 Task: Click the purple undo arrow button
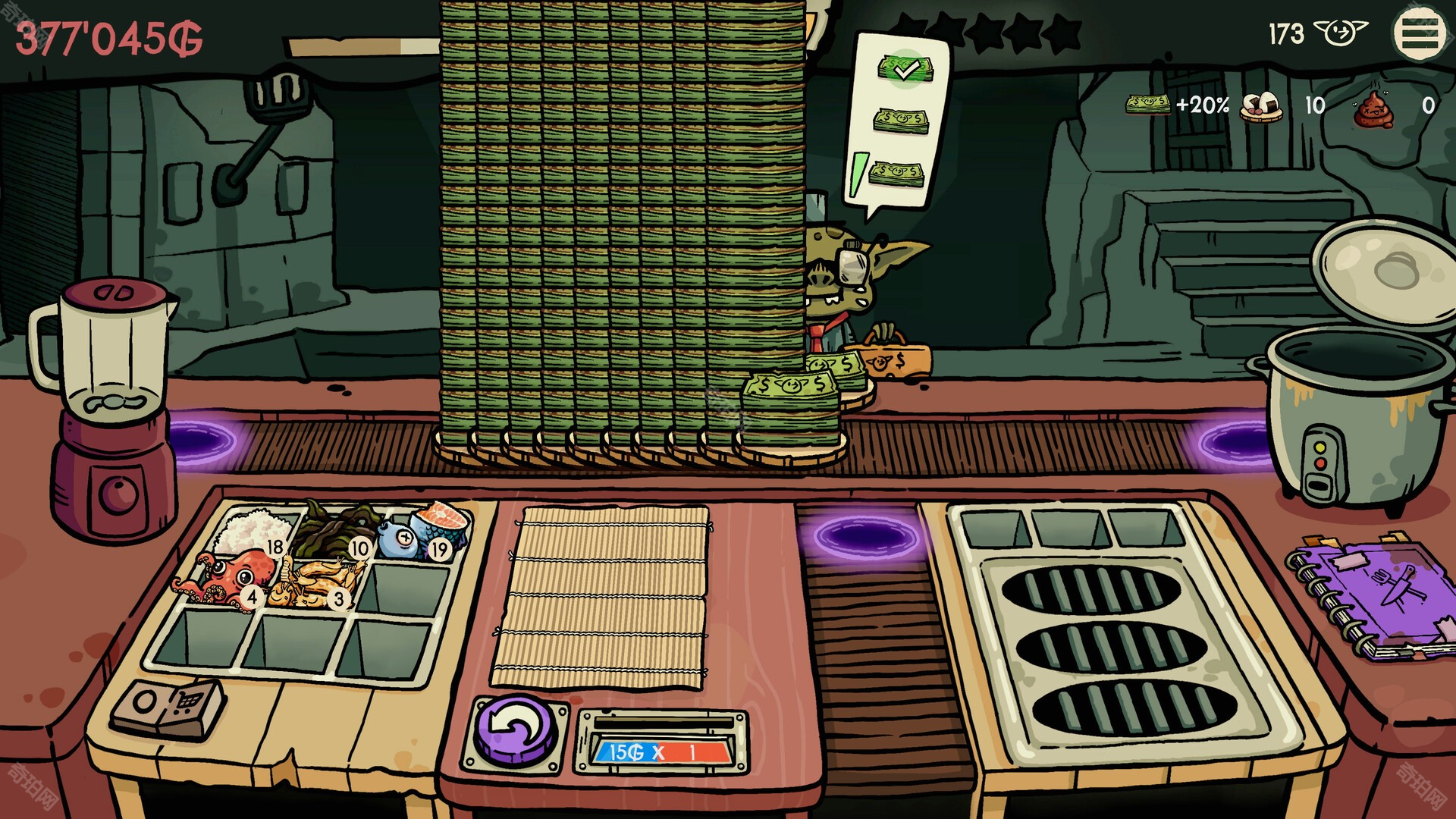[x=515, y=732]
